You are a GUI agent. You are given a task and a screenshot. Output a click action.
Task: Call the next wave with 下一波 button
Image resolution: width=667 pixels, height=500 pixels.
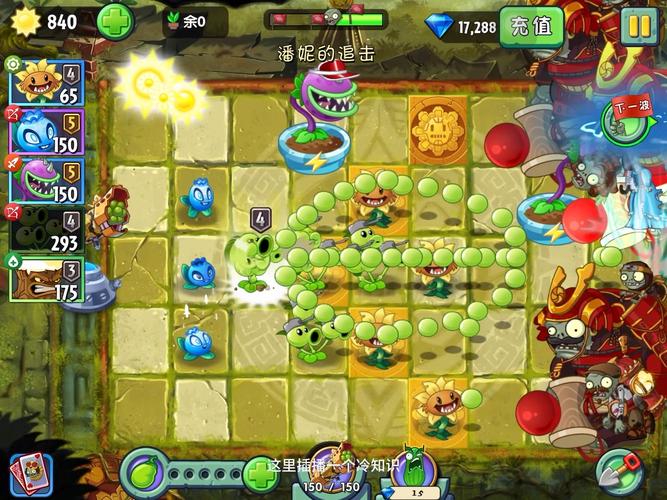tap(630, 118)
